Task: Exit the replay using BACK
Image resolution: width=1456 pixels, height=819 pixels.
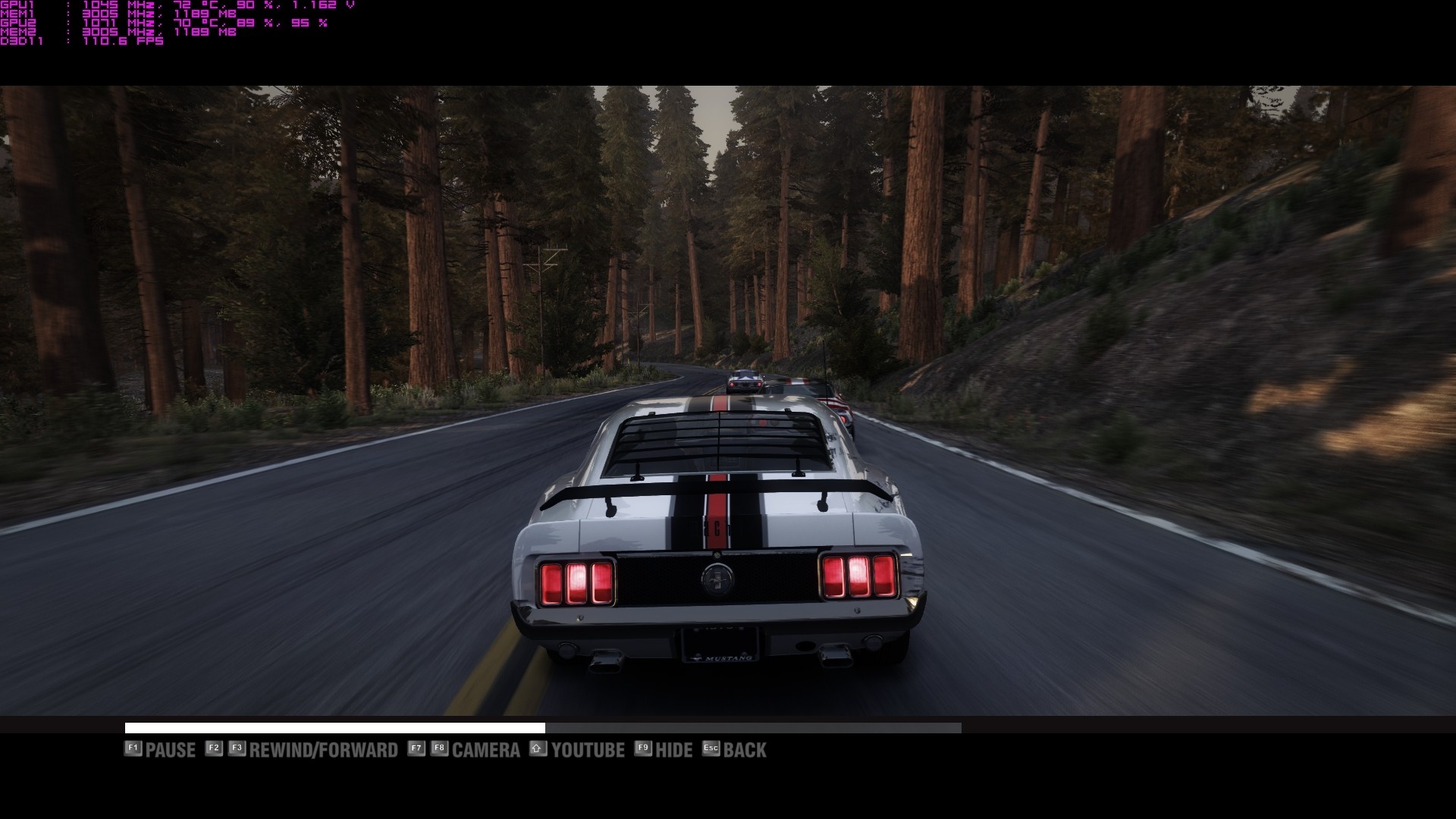Action: coord(745,749)
